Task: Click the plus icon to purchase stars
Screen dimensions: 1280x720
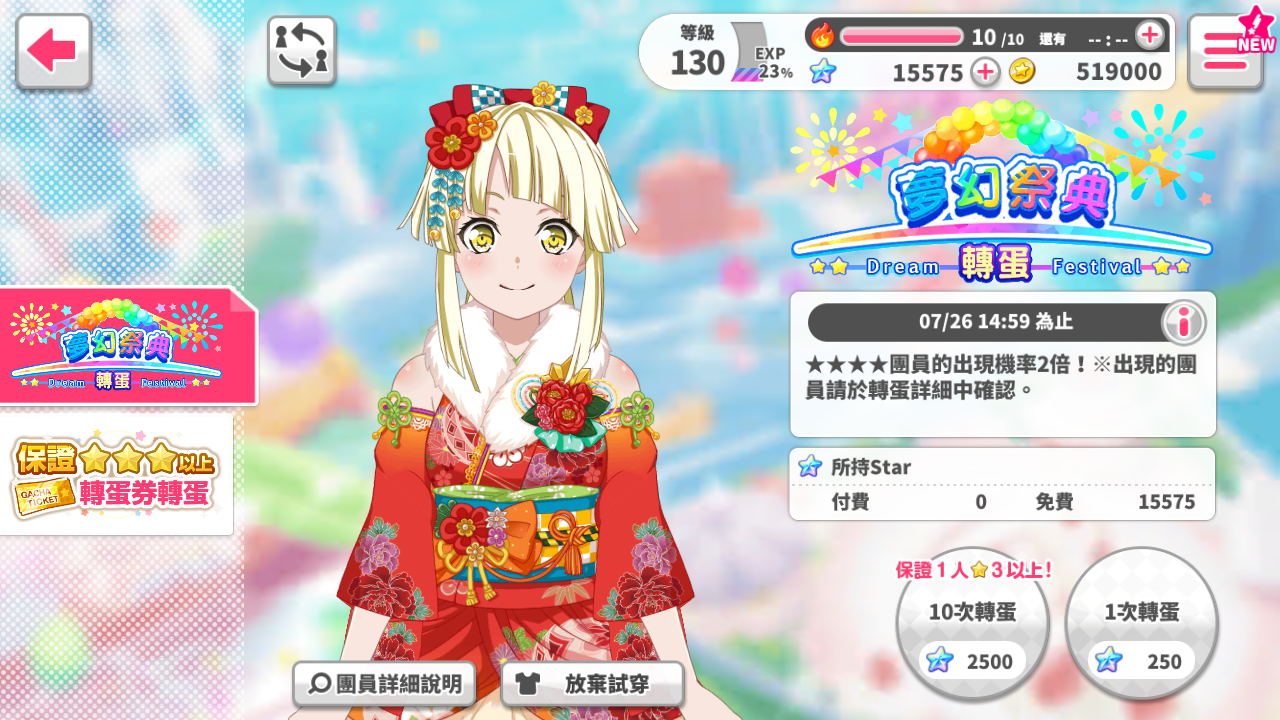Action: click(985, 72)
